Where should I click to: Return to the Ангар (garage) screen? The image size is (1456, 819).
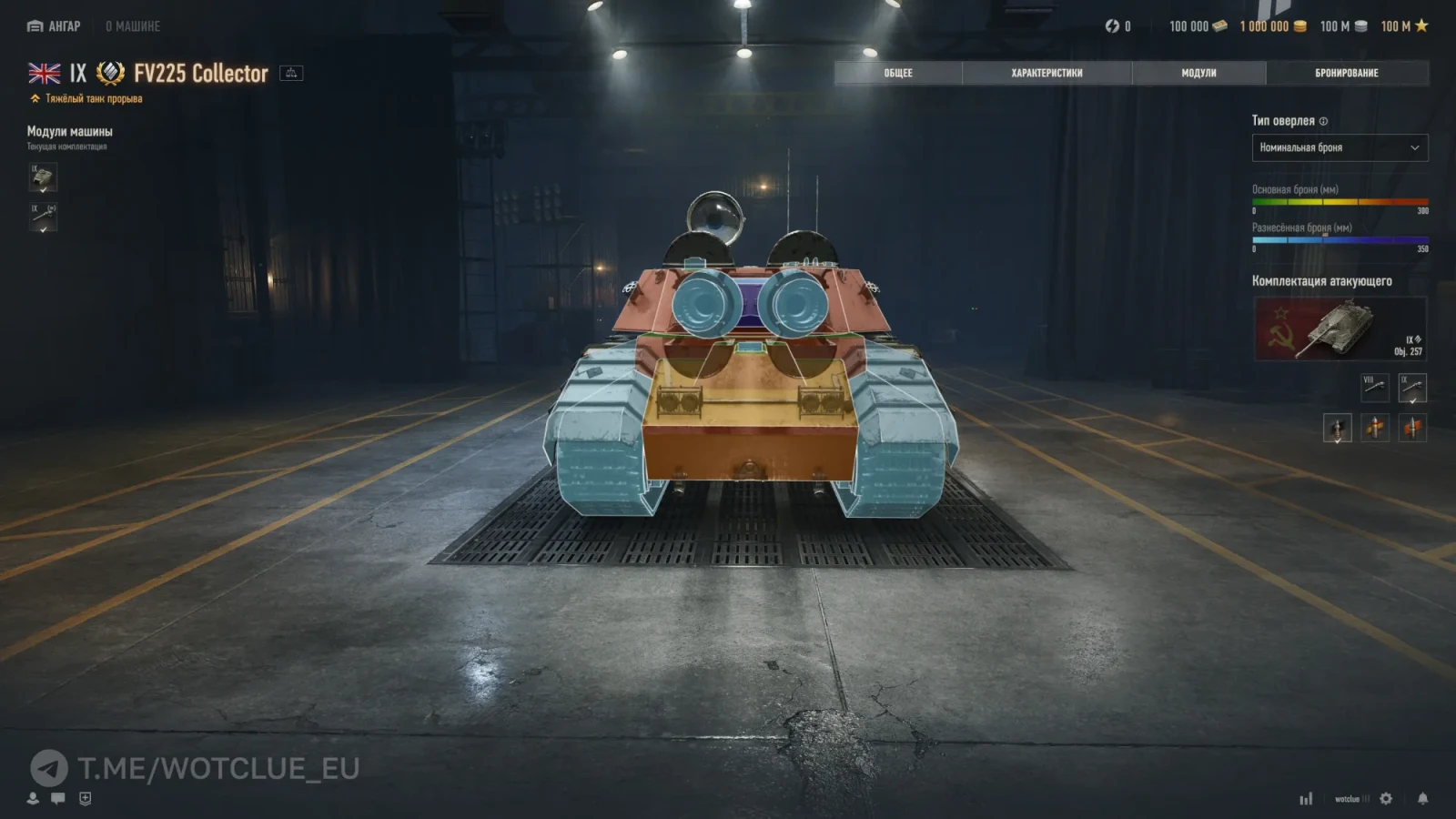coord(54,26)
